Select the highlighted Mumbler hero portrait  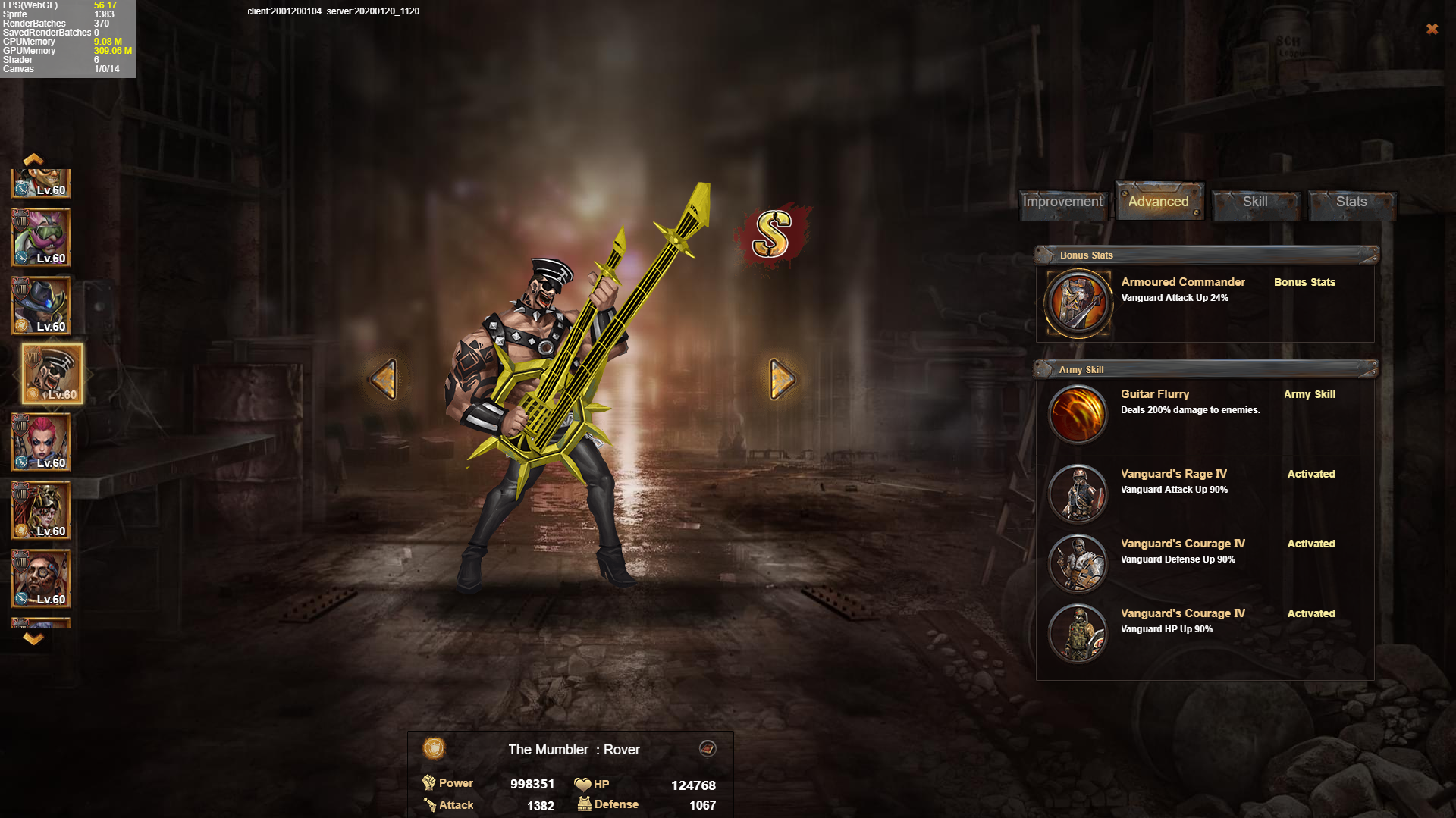click(52, 374)
